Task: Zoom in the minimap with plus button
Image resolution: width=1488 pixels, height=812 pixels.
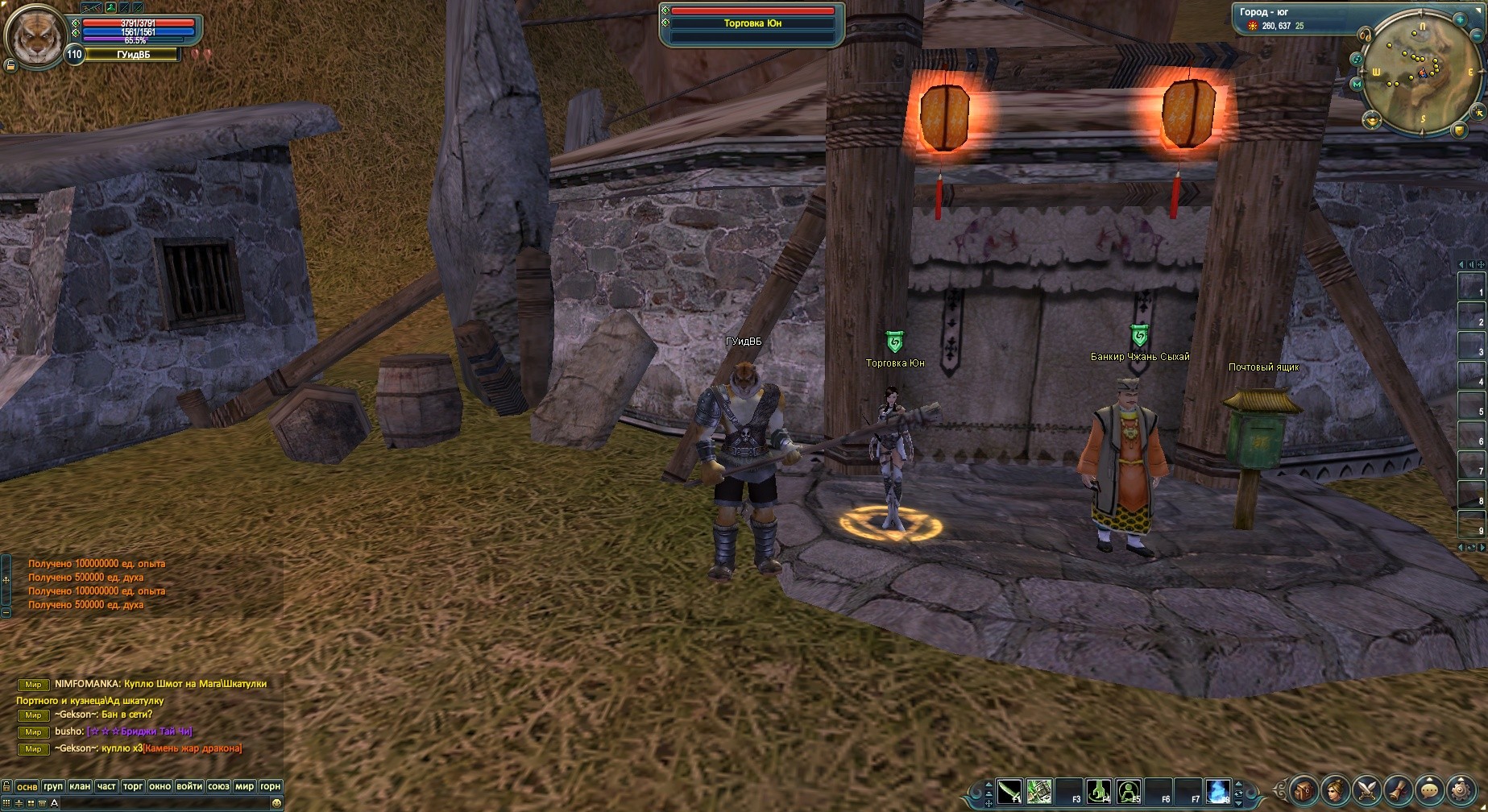Action: (x=1461, y=19)
